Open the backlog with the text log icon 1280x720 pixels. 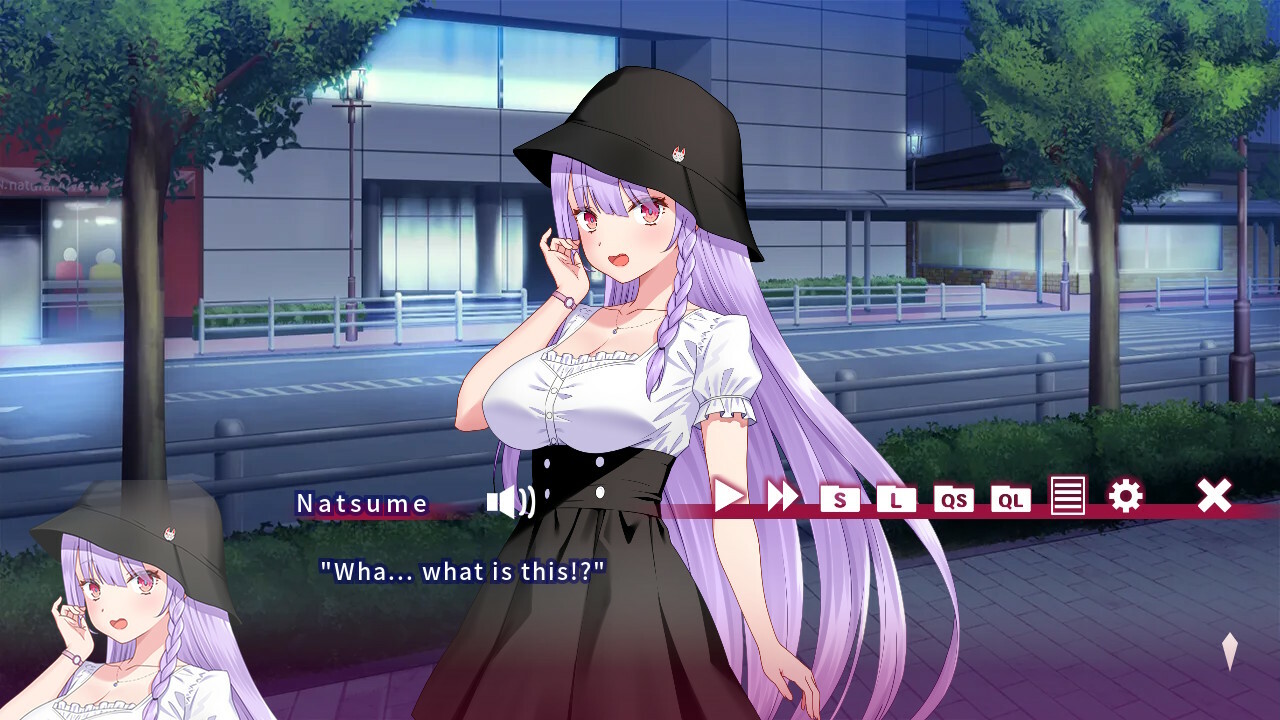(1068, 496)
